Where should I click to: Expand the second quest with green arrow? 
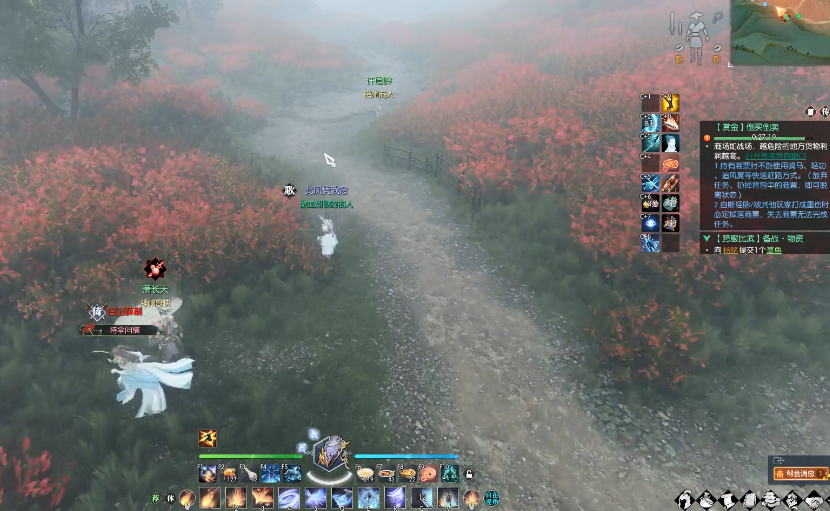[x=707, y=238]
